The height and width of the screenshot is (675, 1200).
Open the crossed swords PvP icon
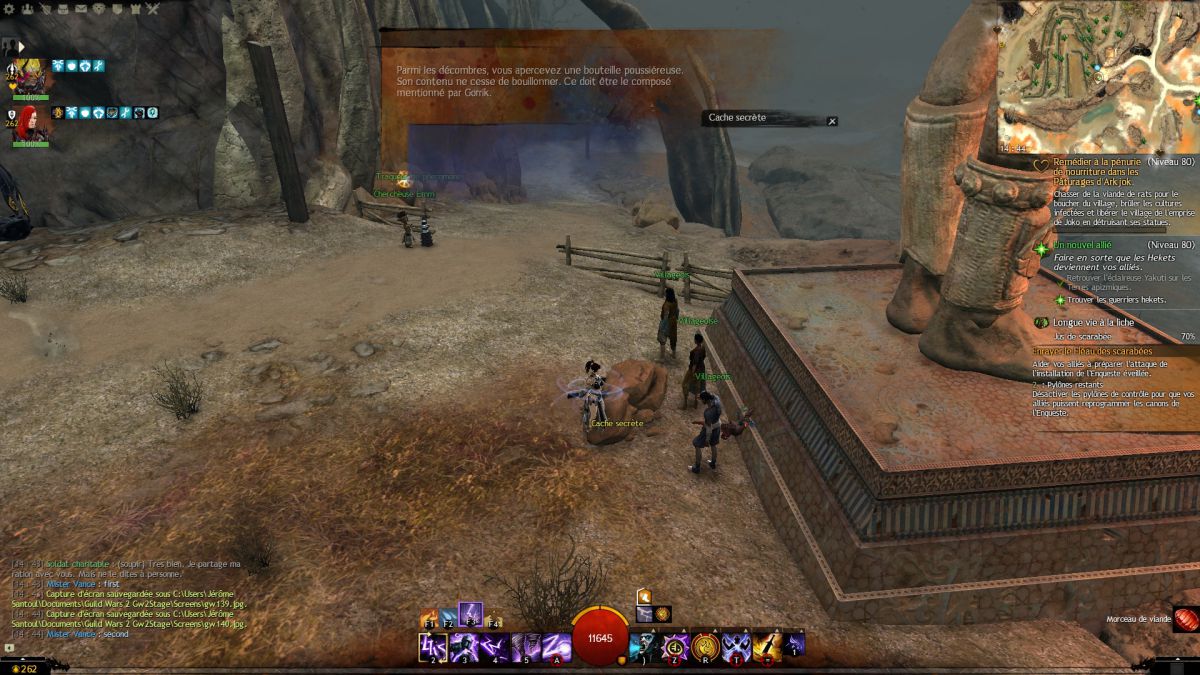point(153,9)
